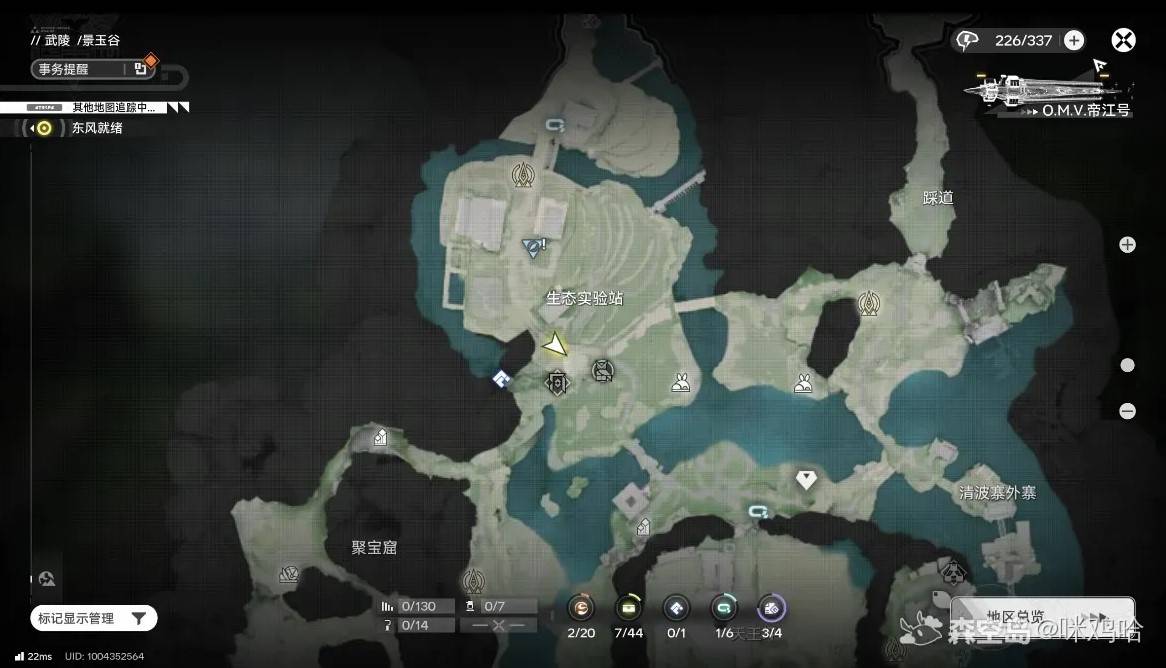Viewport: 1166px width, 668px height.
Task: Add stamina with the plus button
Action: click(1074, 41)
